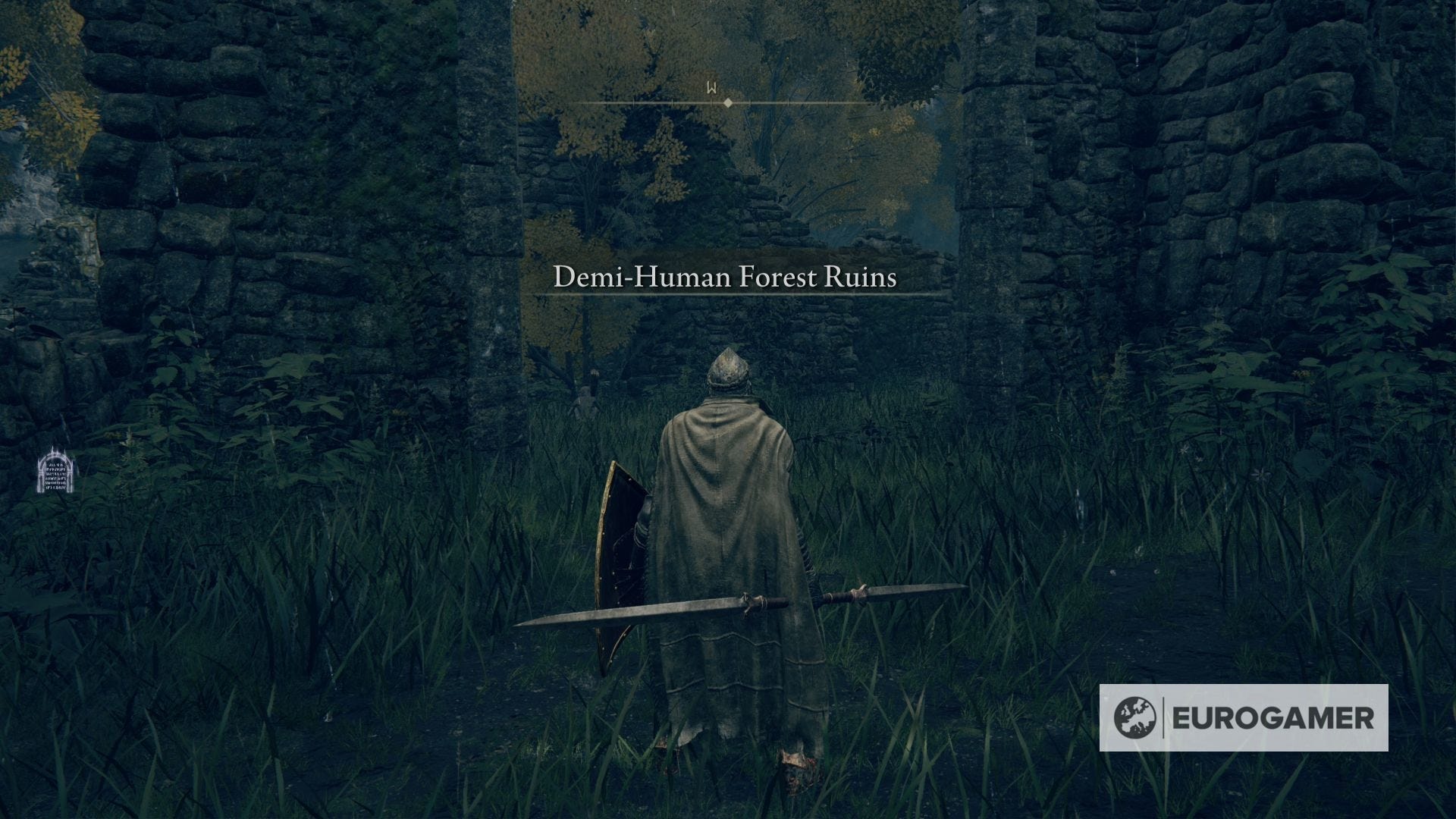Select the diamond heading marker on the compass
The image size is (1456, 819).
pyautogui.click(x=728, y=102)
